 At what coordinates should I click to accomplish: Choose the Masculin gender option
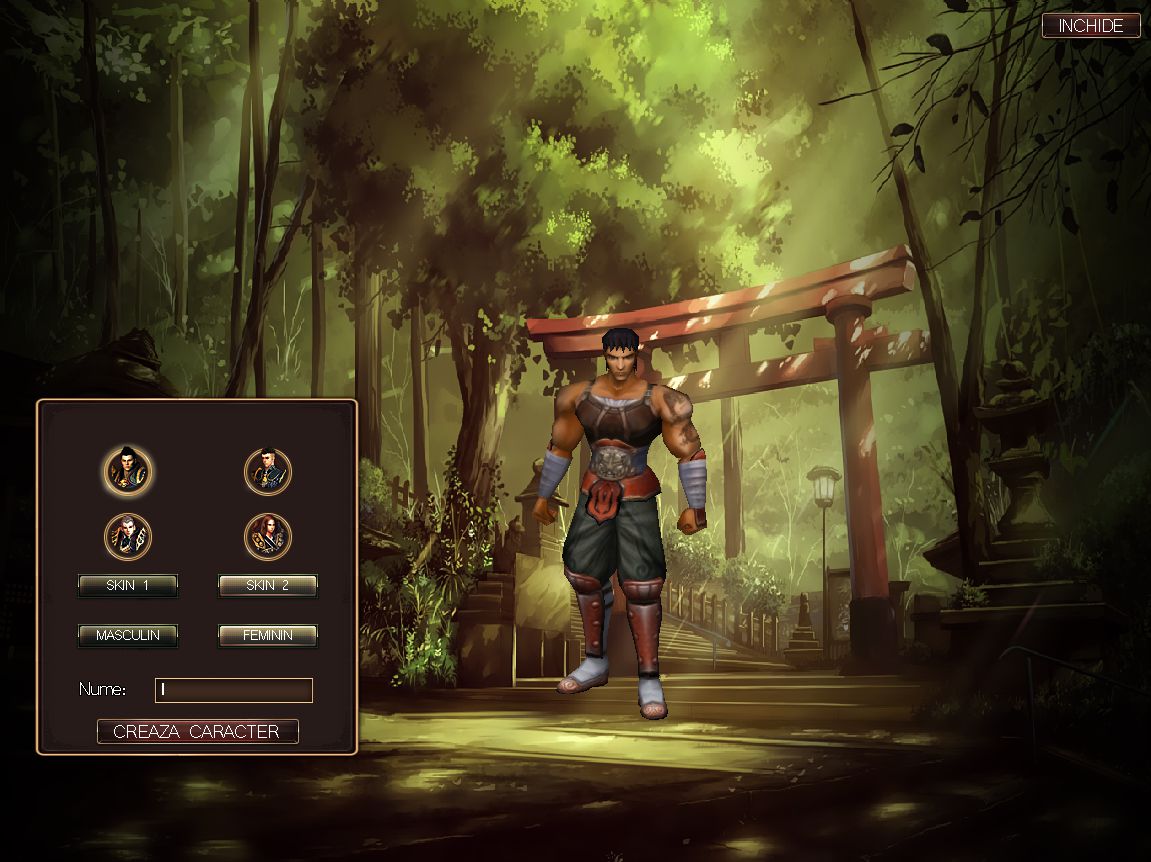pyautogui.click(x=128, y=635)
